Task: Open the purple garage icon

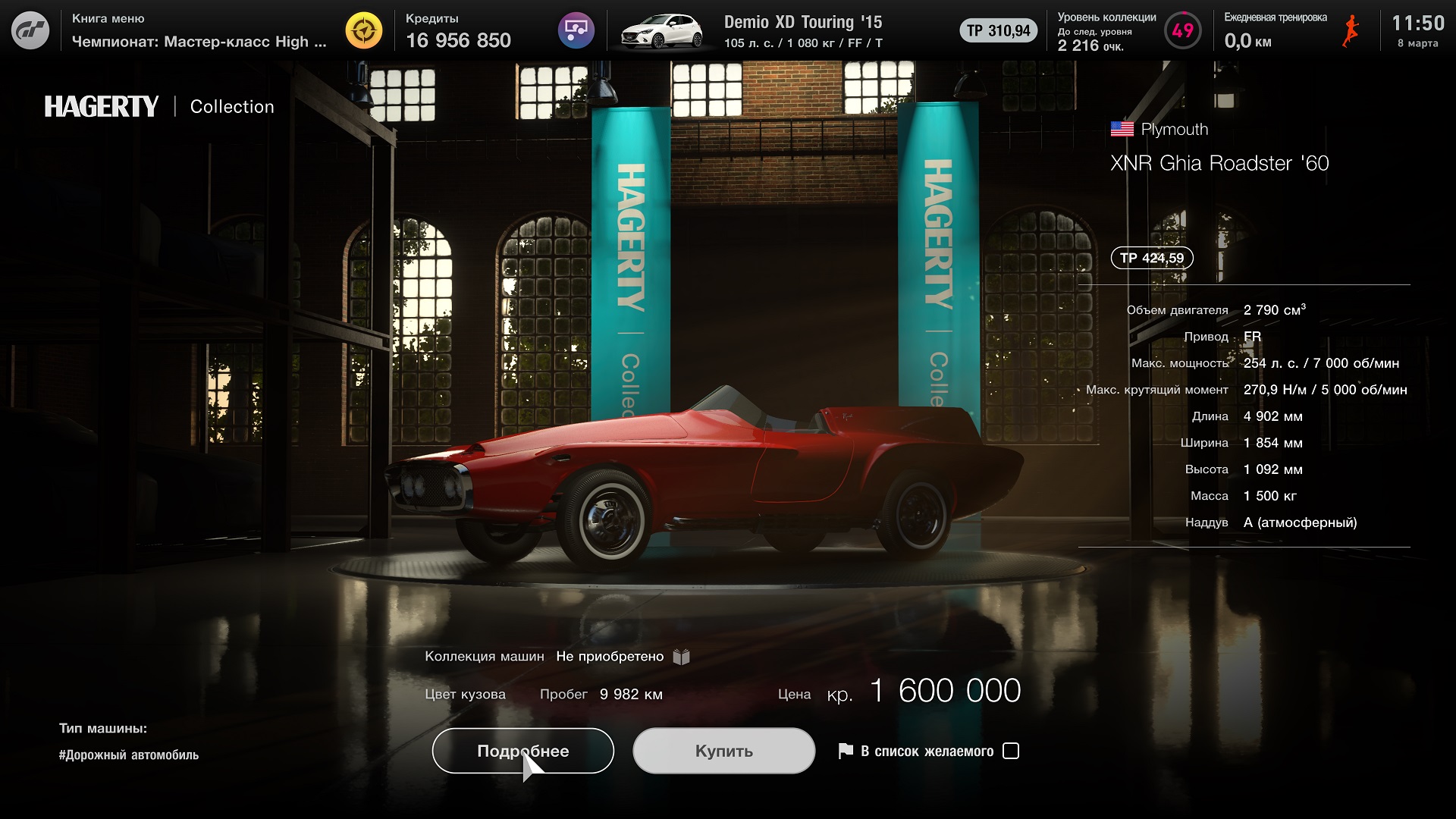Action: 576,31
